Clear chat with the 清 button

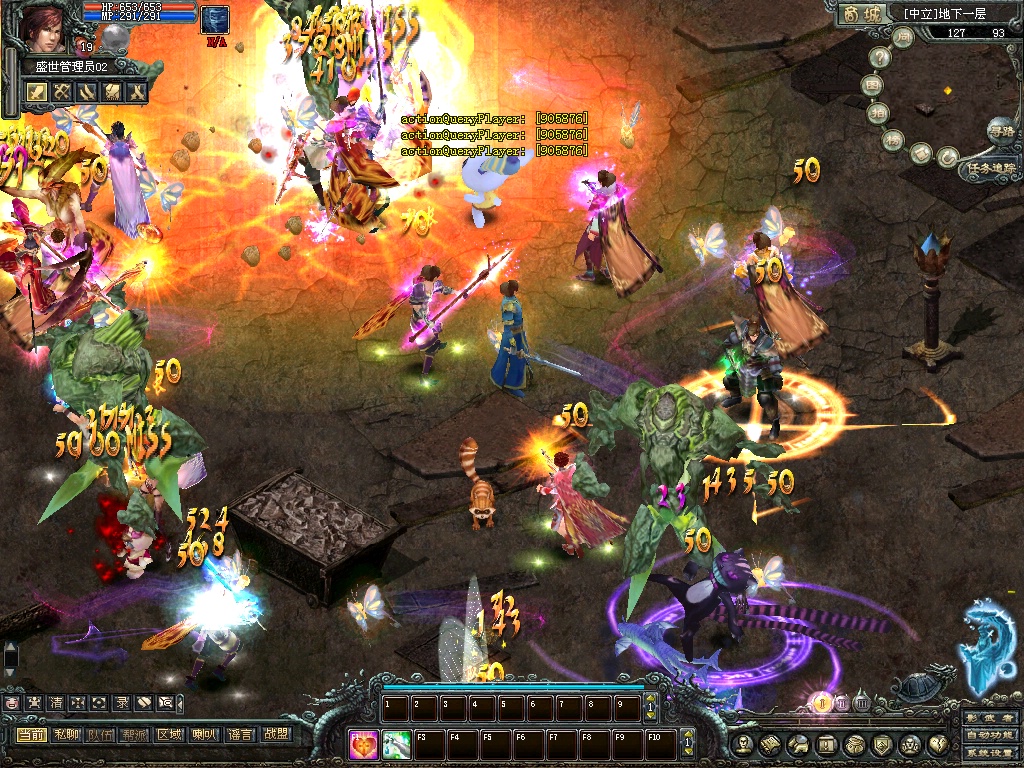click(55, 703)
